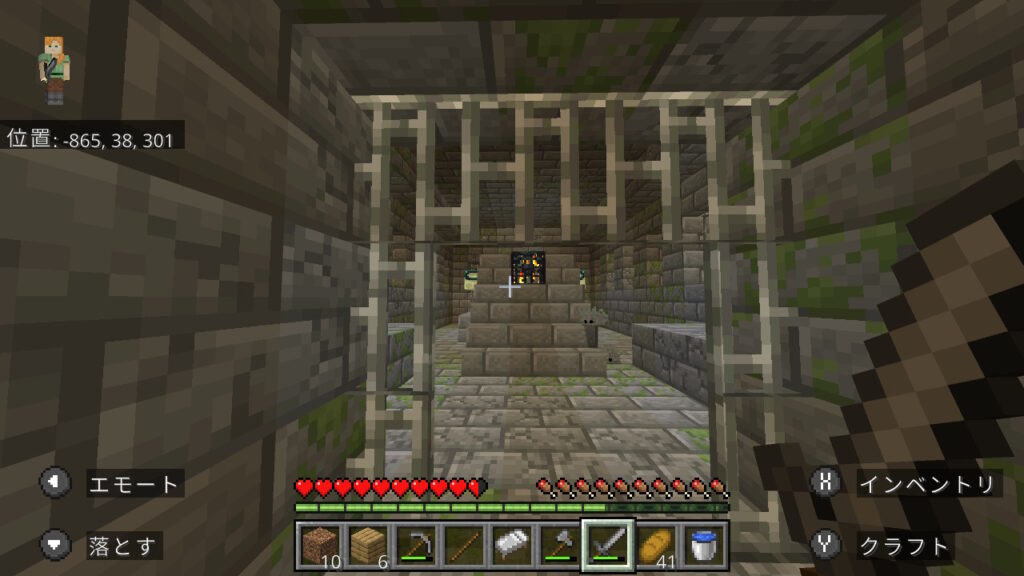Select the dirt block stack in hotbar

click(x=320, y=545)
